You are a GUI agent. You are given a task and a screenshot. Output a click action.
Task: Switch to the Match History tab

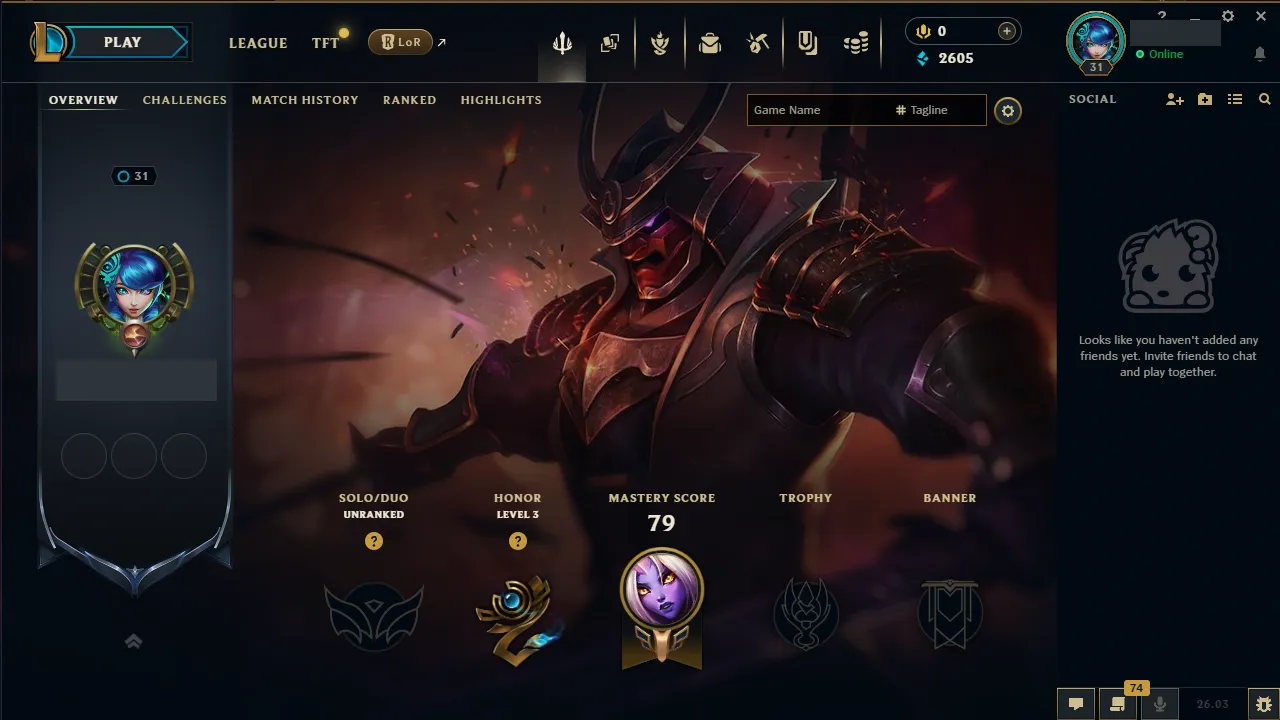[x=305, y=100]
